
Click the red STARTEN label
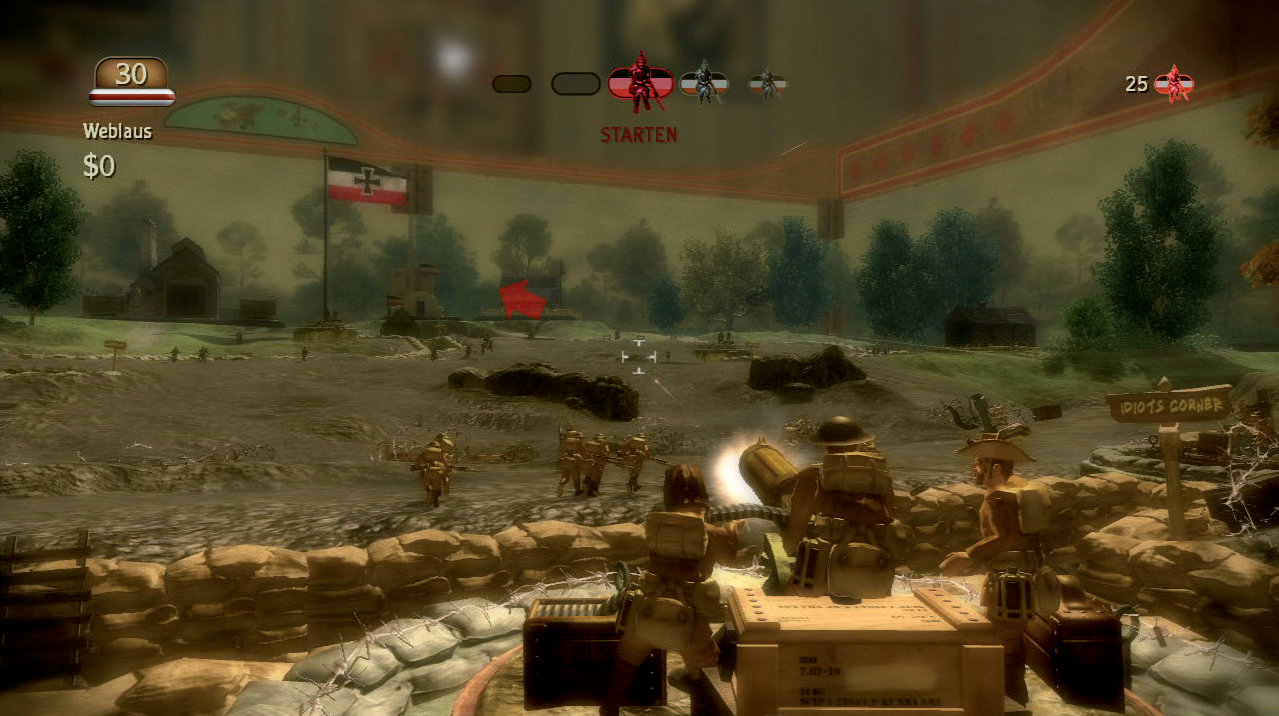tap(639, 135)
